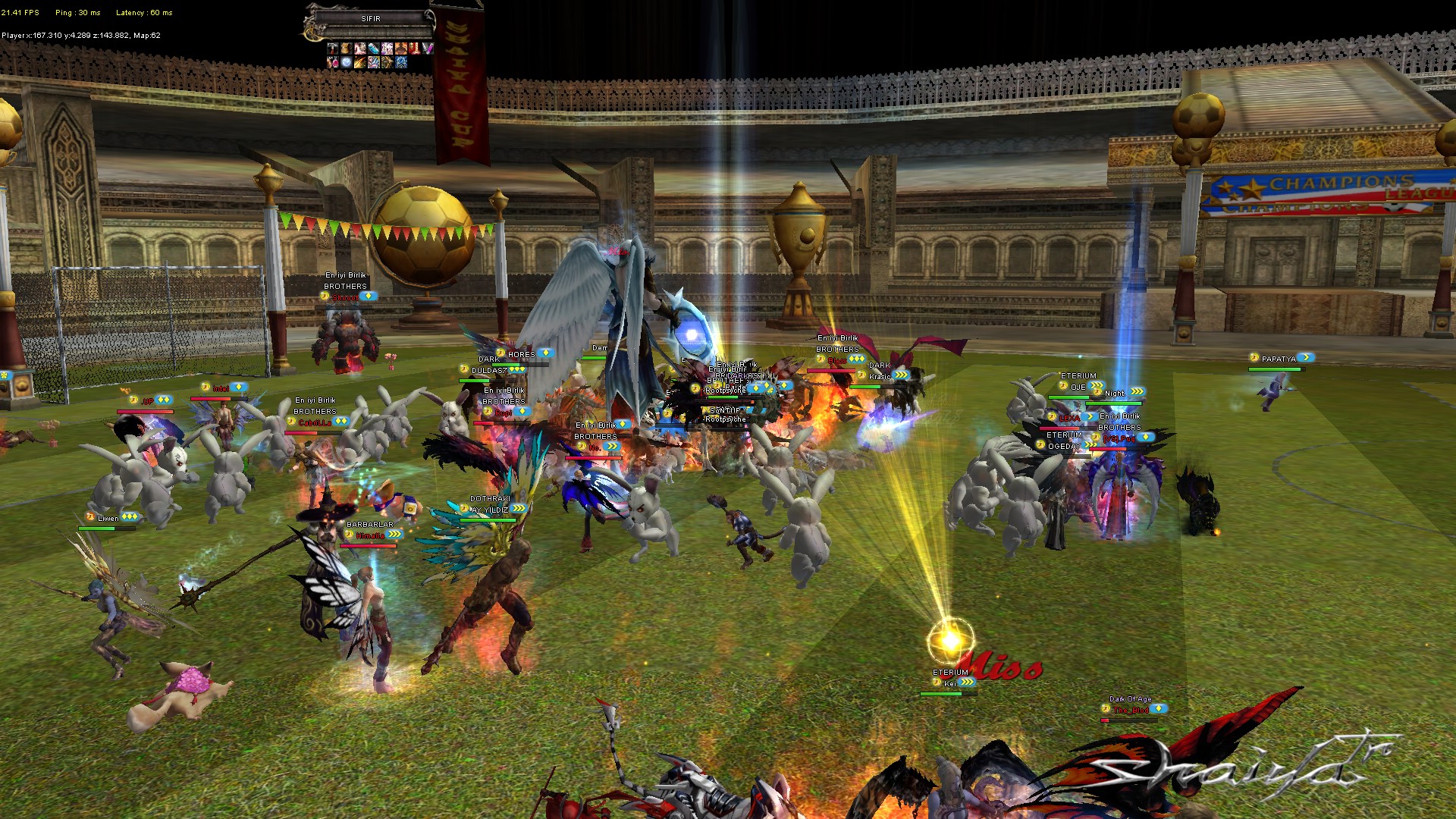Image resolution: width=1456 pixels, height=819 pixels.
Task: Select the sword and purple potion buff
Action: 428,49
